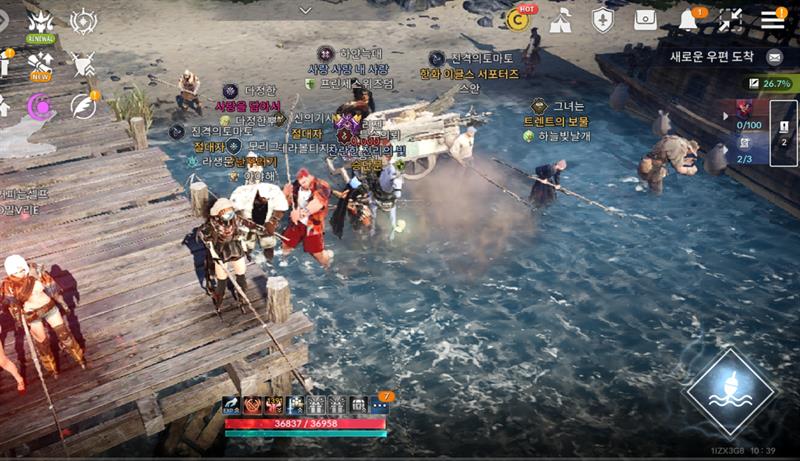Open the main hamburger menu
The width and height of the screenshot is (800, 461).
pos(772,19)
